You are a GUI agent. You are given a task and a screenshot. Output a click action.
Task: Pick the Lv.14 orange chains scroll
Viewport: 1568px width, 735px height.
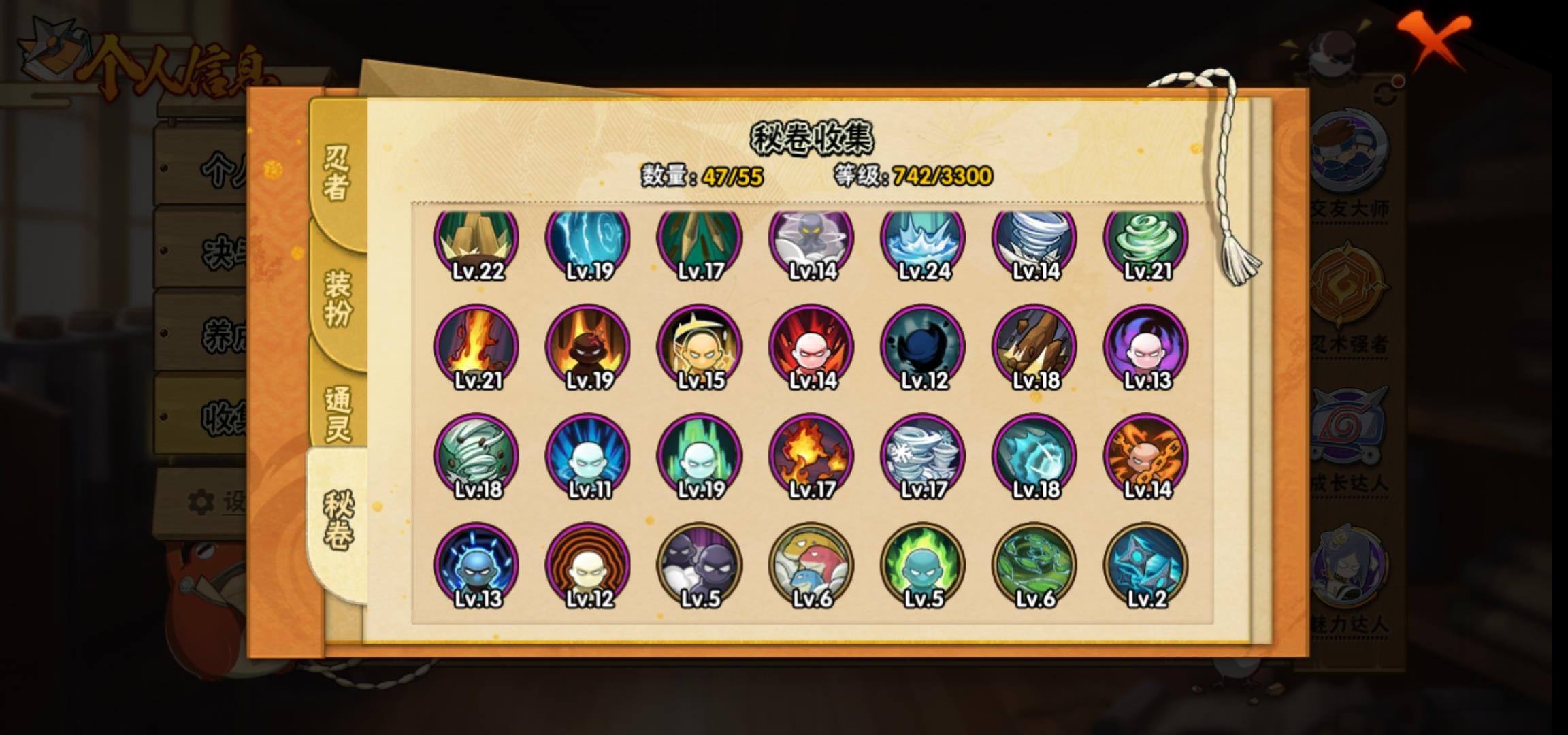[x=1146, y=456]
